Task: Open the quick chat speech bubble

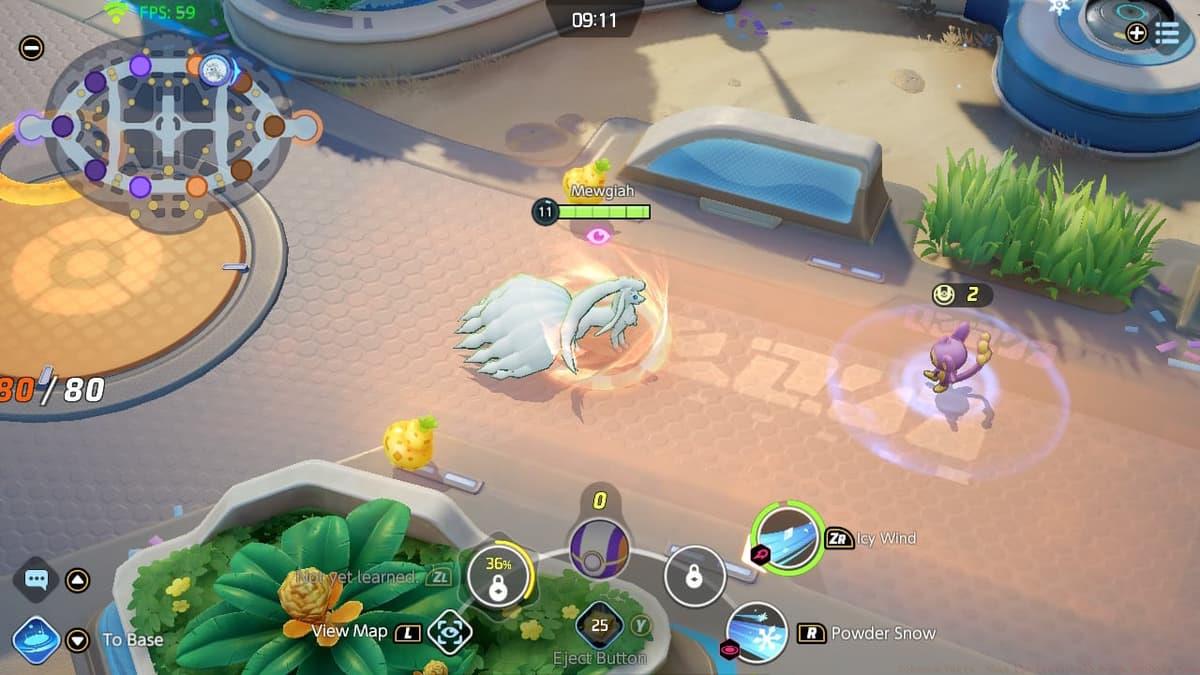Action: click(37, 580)
